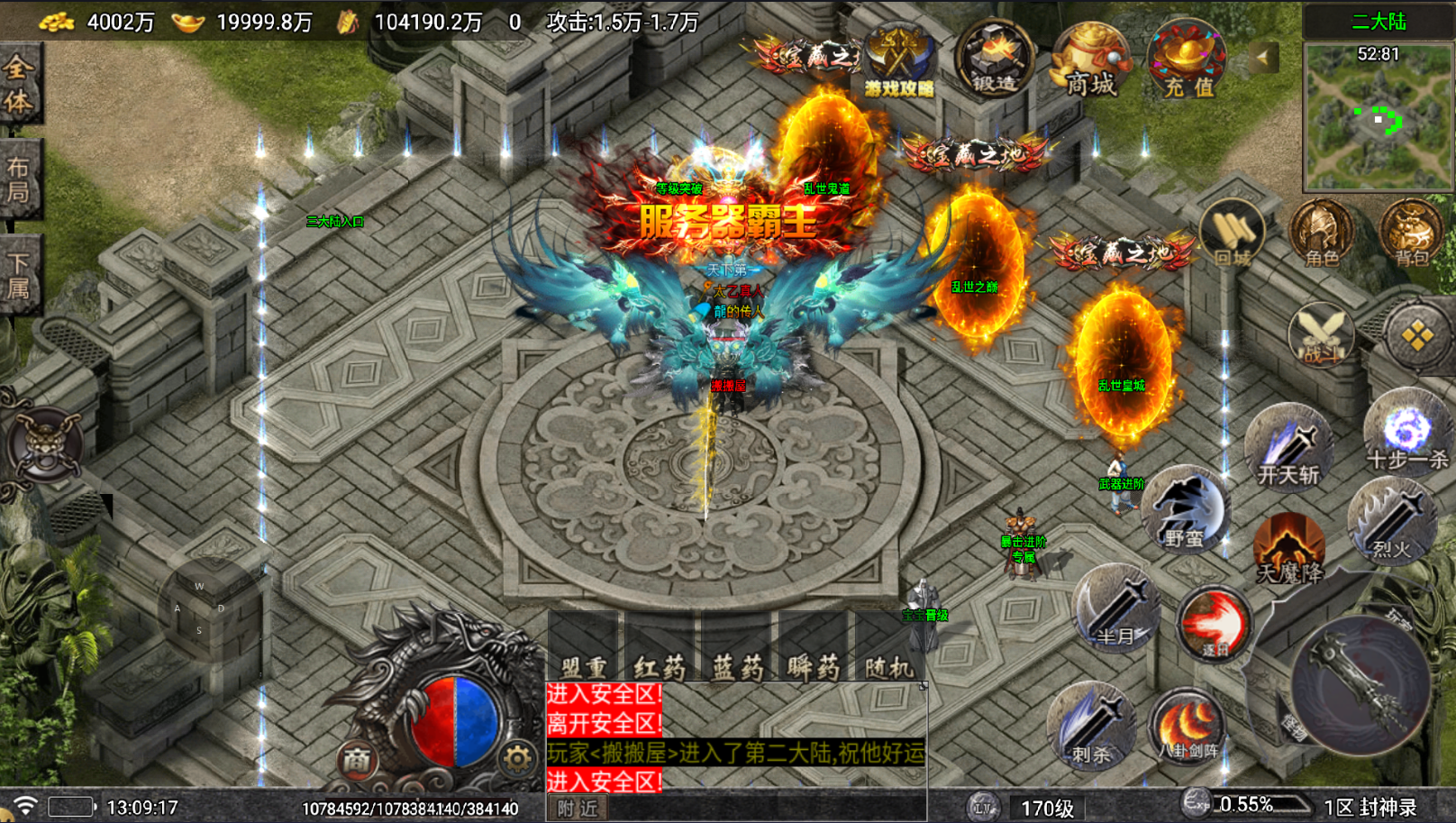The height and width of the screenshot is (823, 1456).
Task: Use the 回城 return-to-town scroll
Action: 1233,234
